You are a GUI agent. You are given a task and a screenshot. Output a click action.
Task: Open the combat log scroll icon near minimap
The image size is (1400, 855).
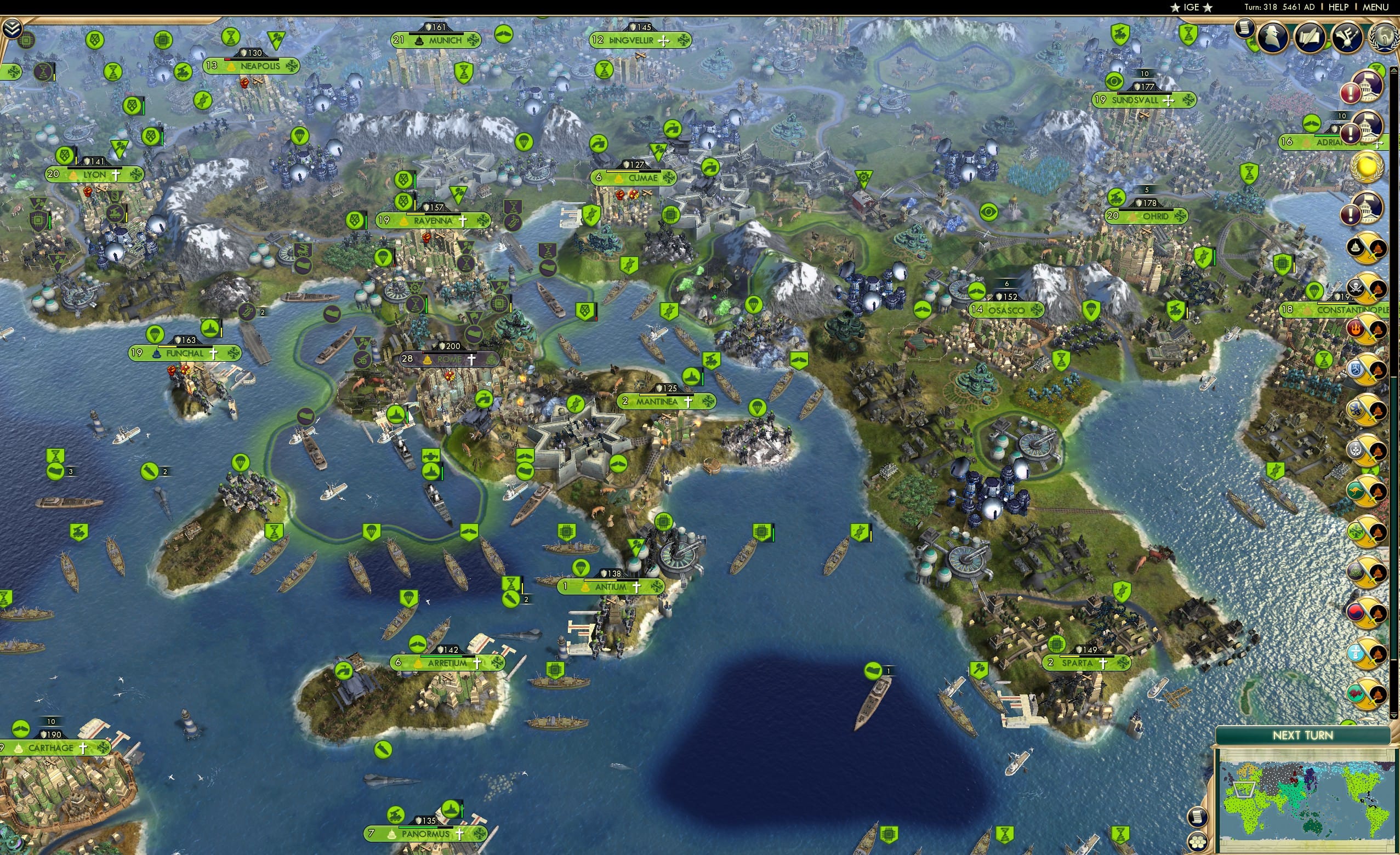1198,818
